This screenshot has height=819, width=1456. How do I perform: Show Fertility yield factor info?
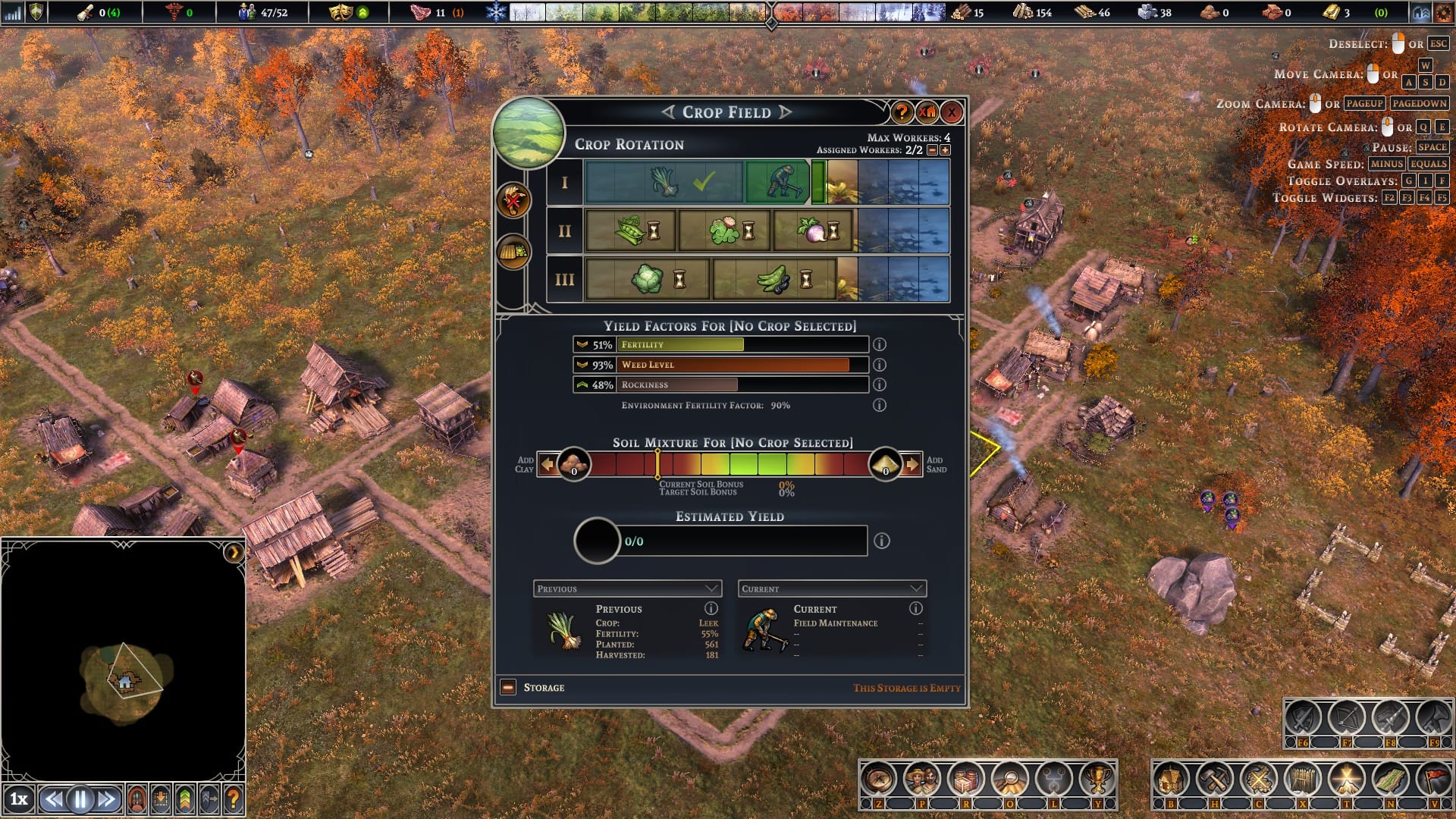[x=880, y=344]
